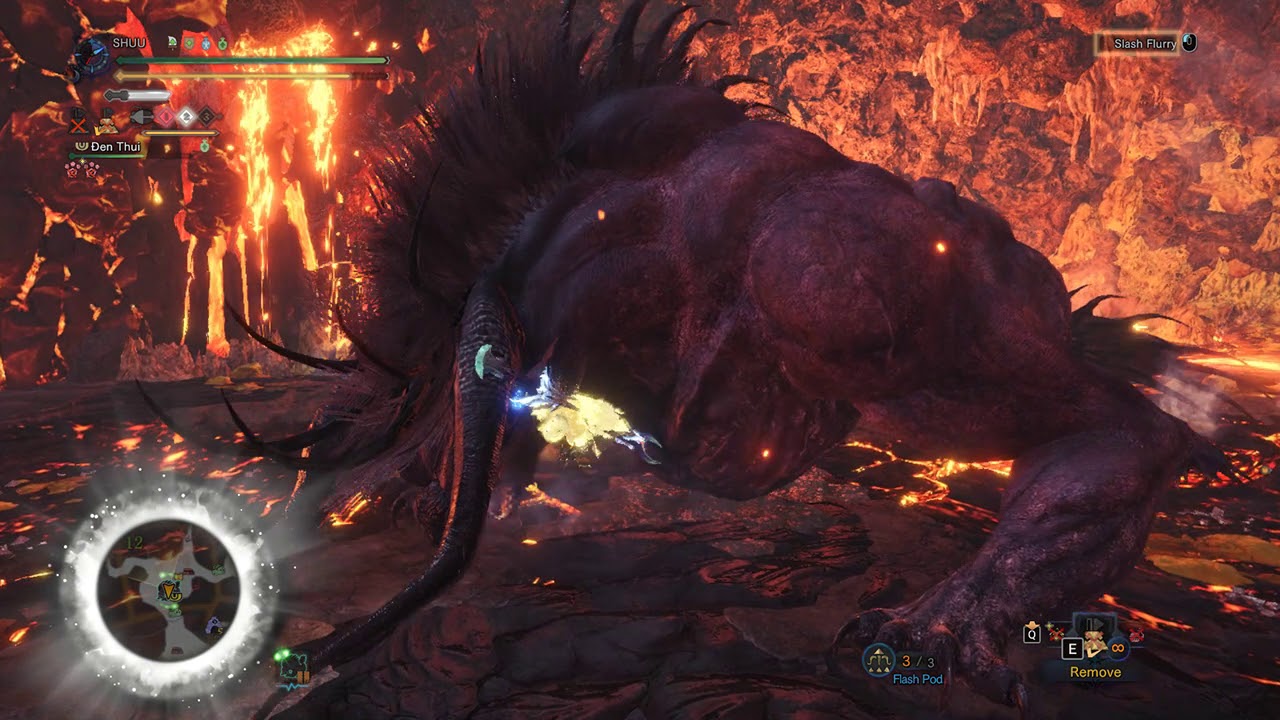
Task: Toggle the Q slinger item slot
Action: (x=1031, y=634)
